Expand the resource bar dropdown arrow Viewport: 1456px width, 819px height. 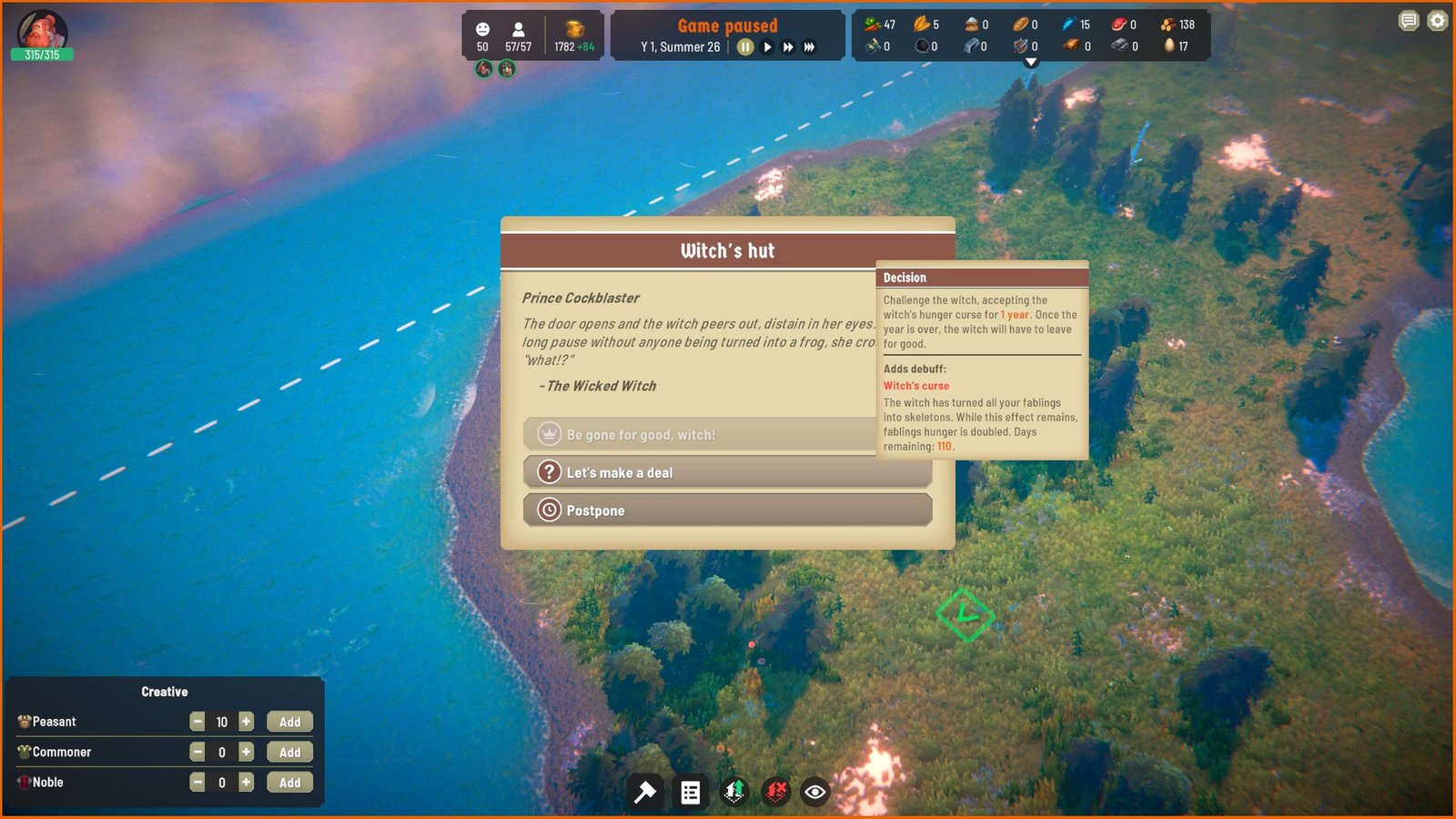(1031, 63)
